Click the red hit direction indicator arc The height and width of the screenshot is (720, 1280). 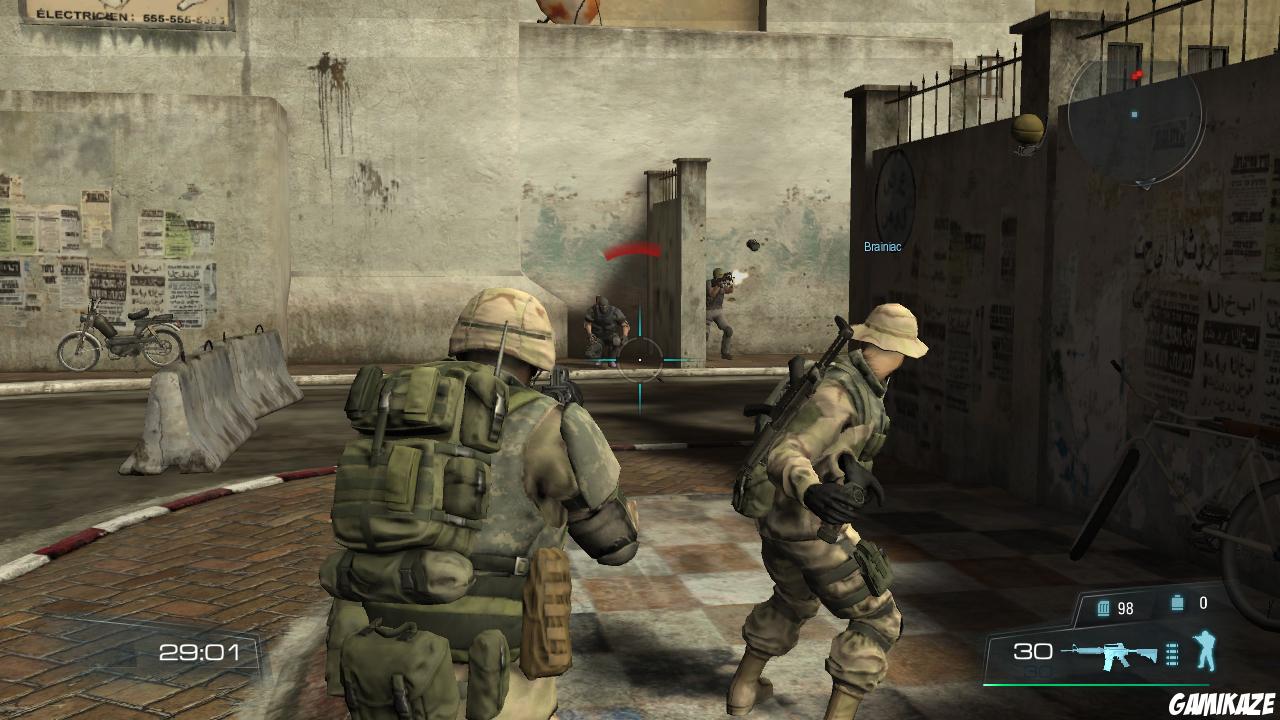[x=633, y=250]
